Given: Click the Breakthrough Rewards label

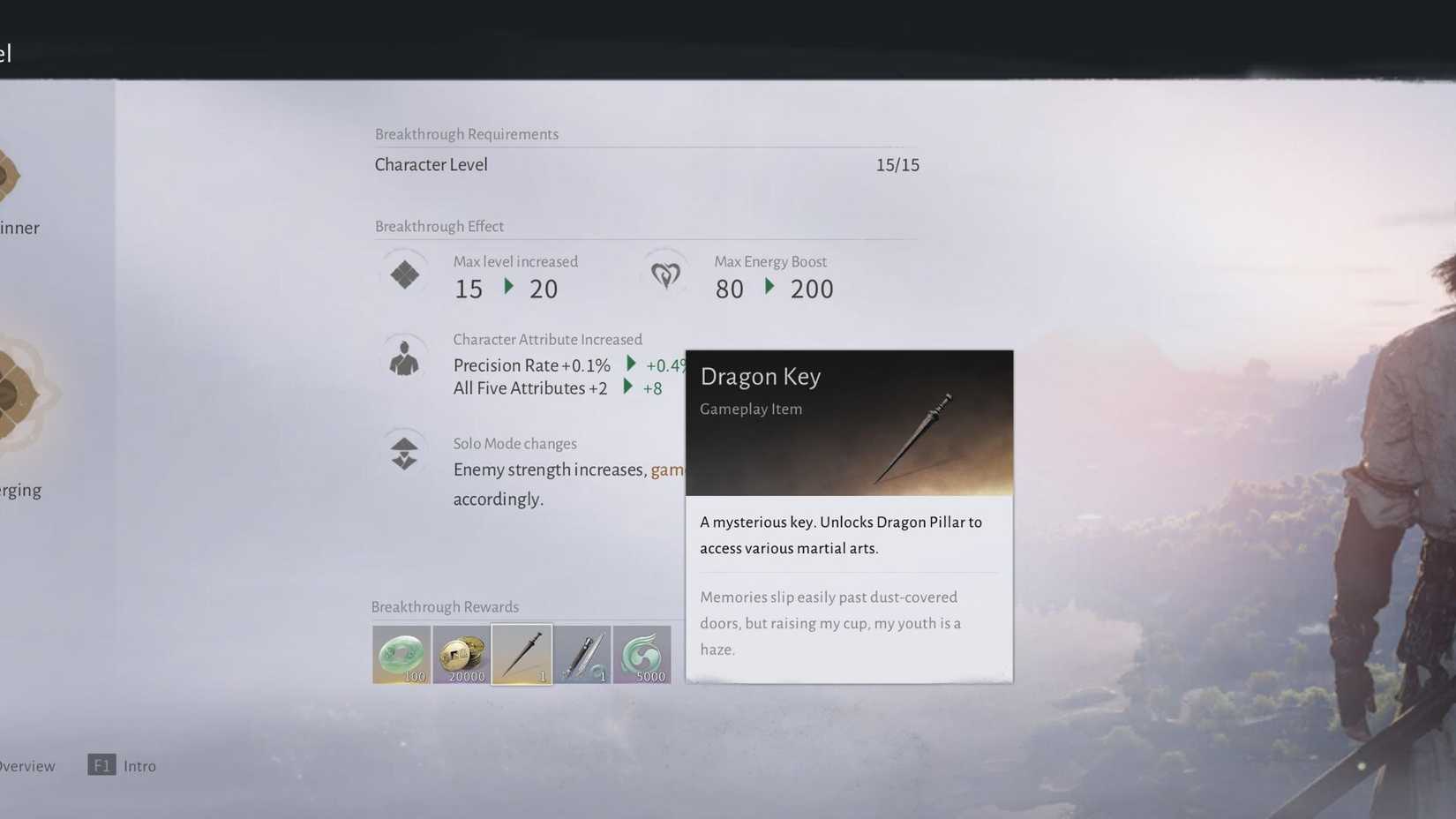Looking at the screenshot, I should coord(445,607).
